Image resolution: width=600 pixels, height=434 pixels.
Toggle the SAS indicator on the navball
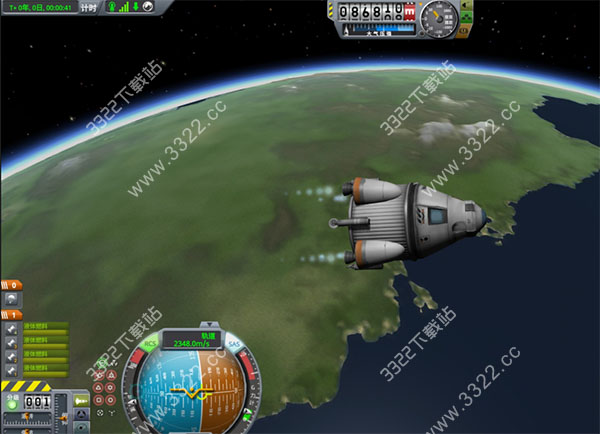click(233, 344)
